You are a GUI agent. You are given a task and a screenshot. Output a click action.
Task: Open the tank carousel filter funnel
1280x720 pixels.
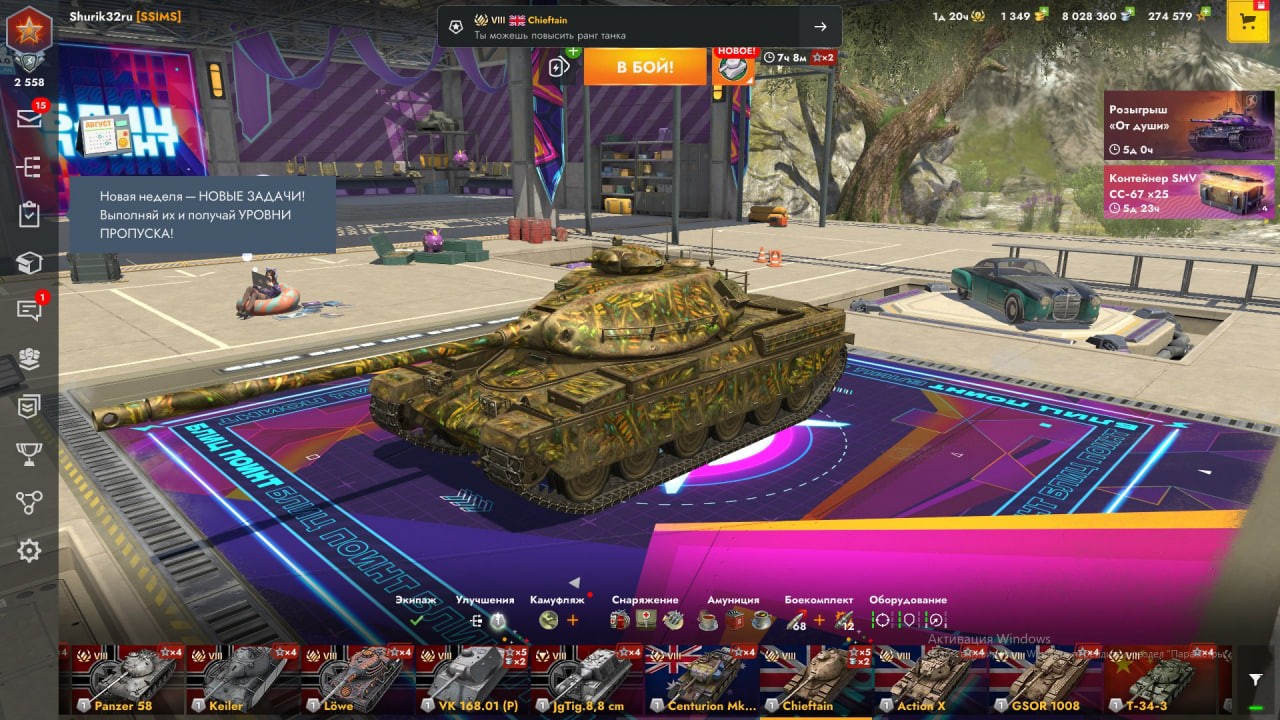pyautogui.click(x=1255, y=680)
